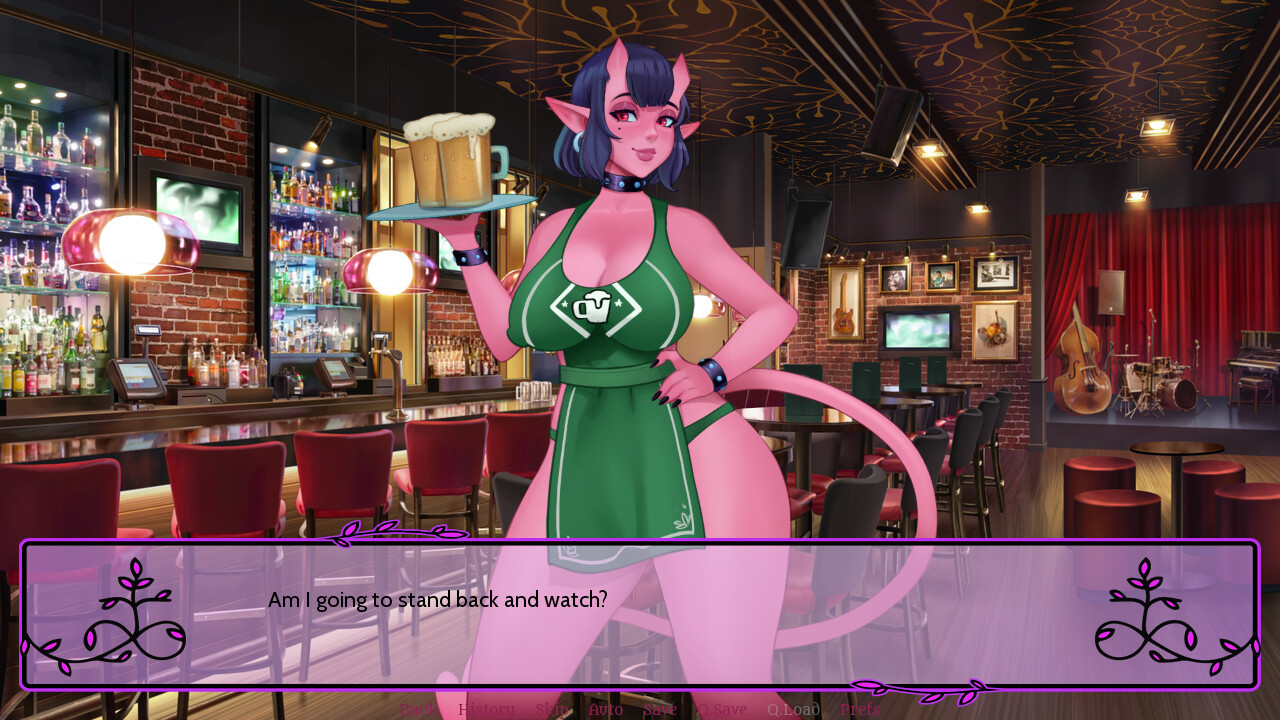
Task: Rewind dialogue with the Back button
Action: tap(419, 709)
